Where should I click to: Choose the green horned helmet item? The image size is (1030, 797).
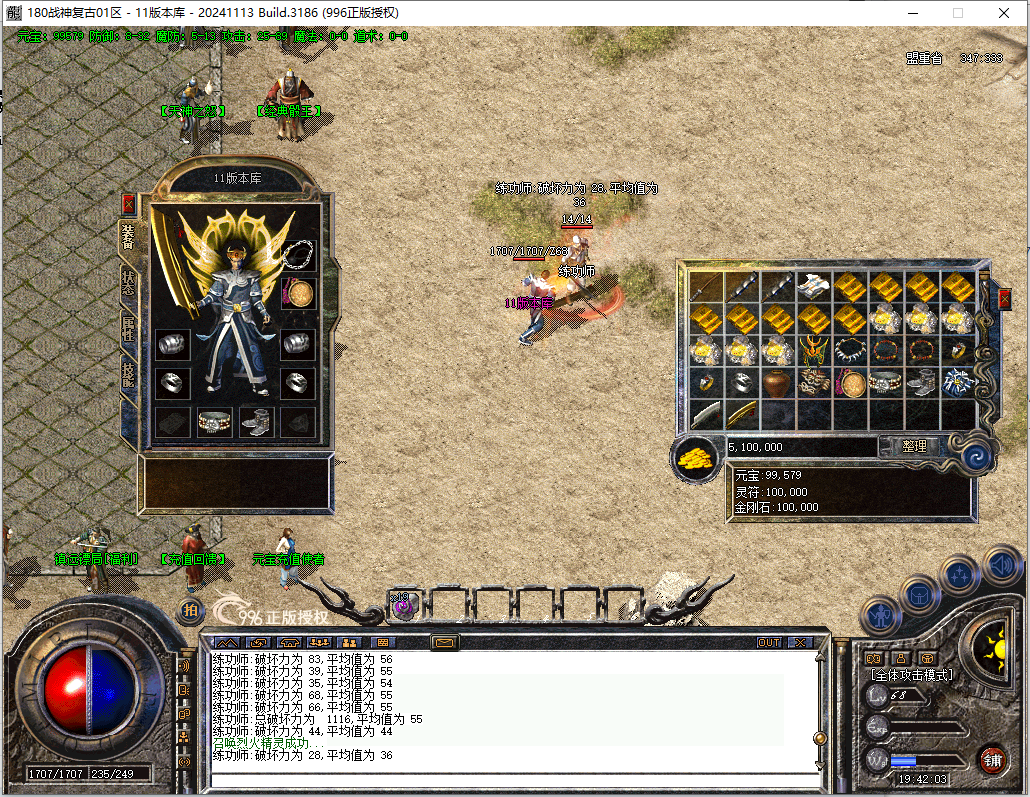pyautogui.click(x=813, y=351)
